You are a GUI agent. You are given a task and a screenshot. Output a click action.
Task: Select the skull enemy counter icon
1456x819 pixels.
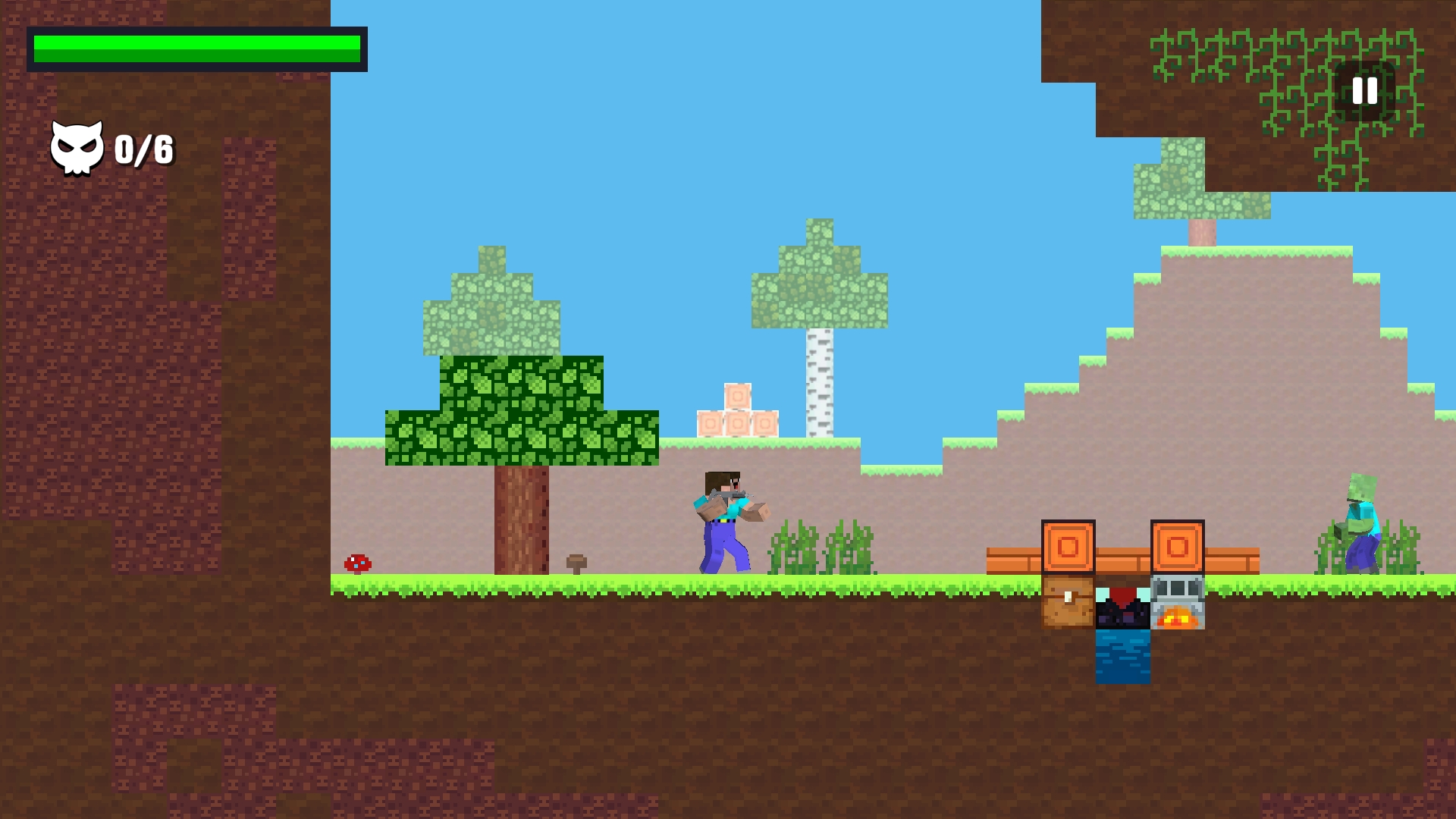(x=77, y=146)
